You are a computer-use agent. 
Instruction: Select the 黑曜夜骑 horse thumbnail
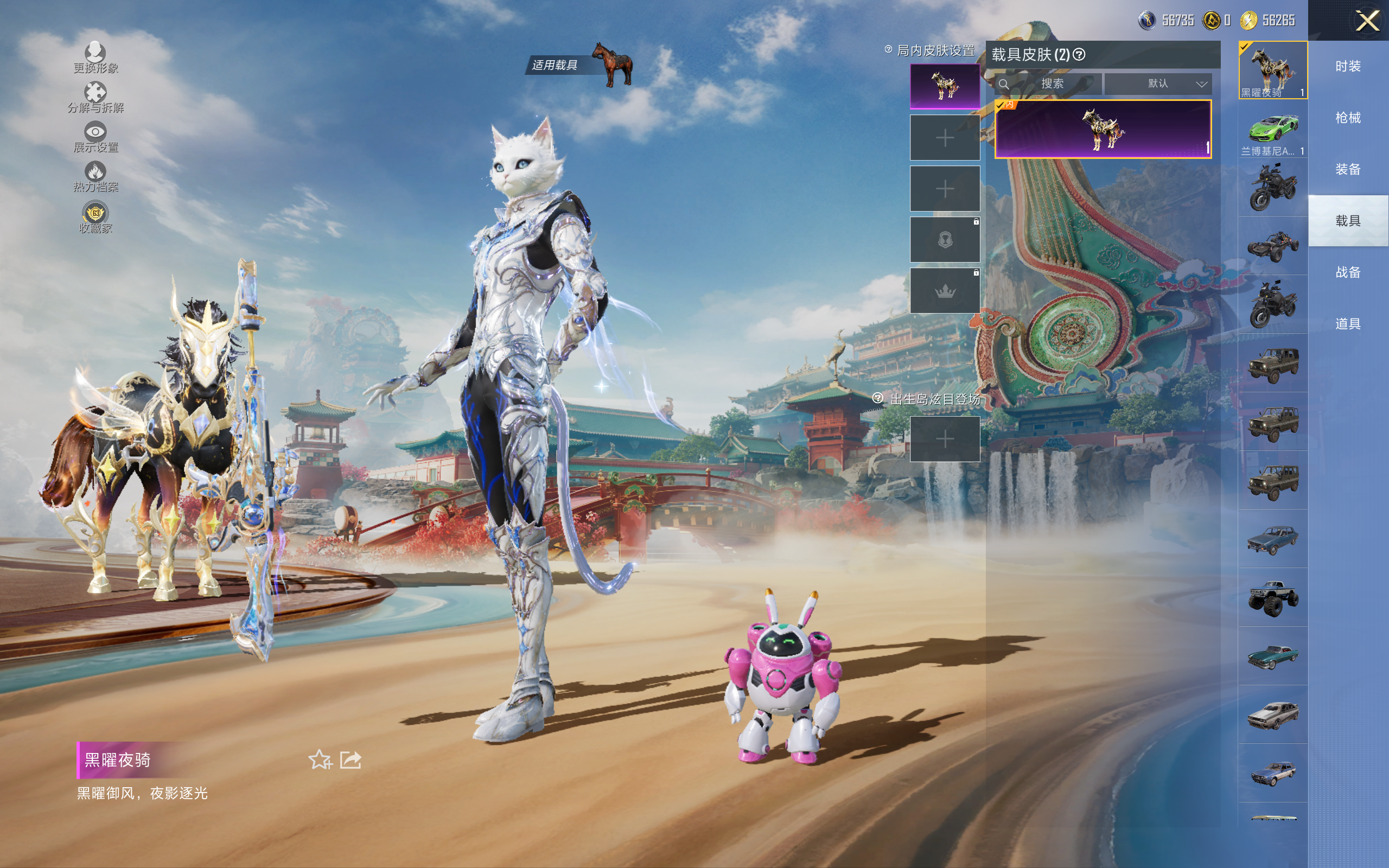[1272, 69]
